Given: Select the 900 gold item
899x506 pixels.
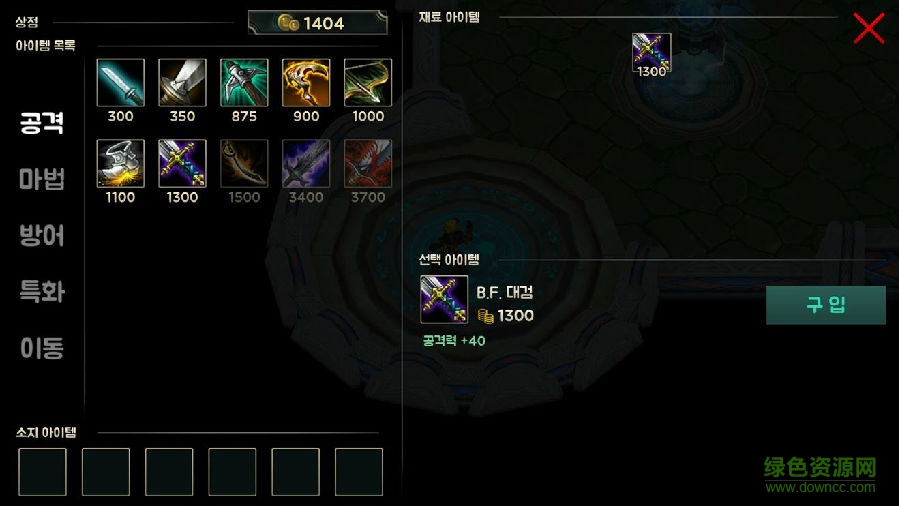Looking at the screenshot, I should pos(306,83).
